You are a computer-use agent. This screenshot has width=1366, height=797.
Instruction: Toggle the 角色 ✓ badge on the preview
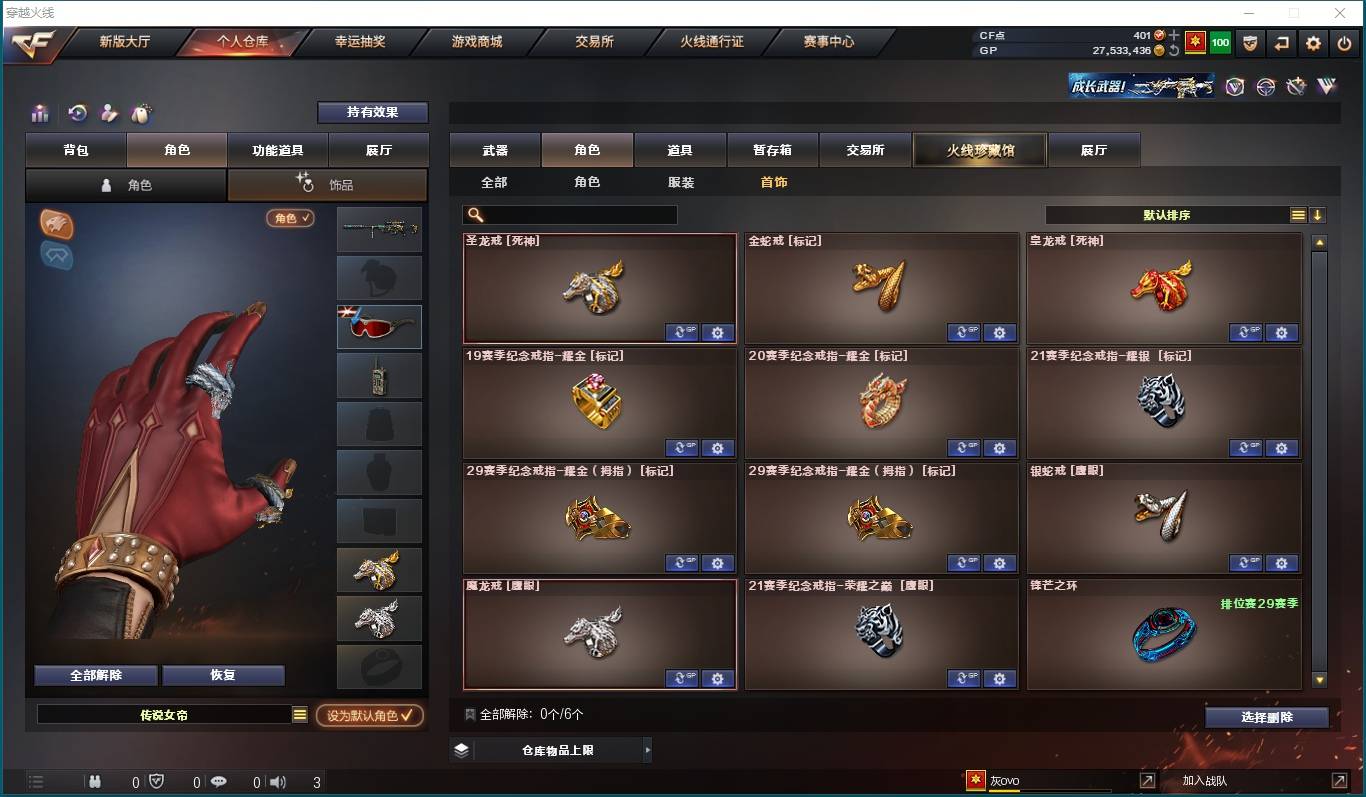[x=289, y=217]
